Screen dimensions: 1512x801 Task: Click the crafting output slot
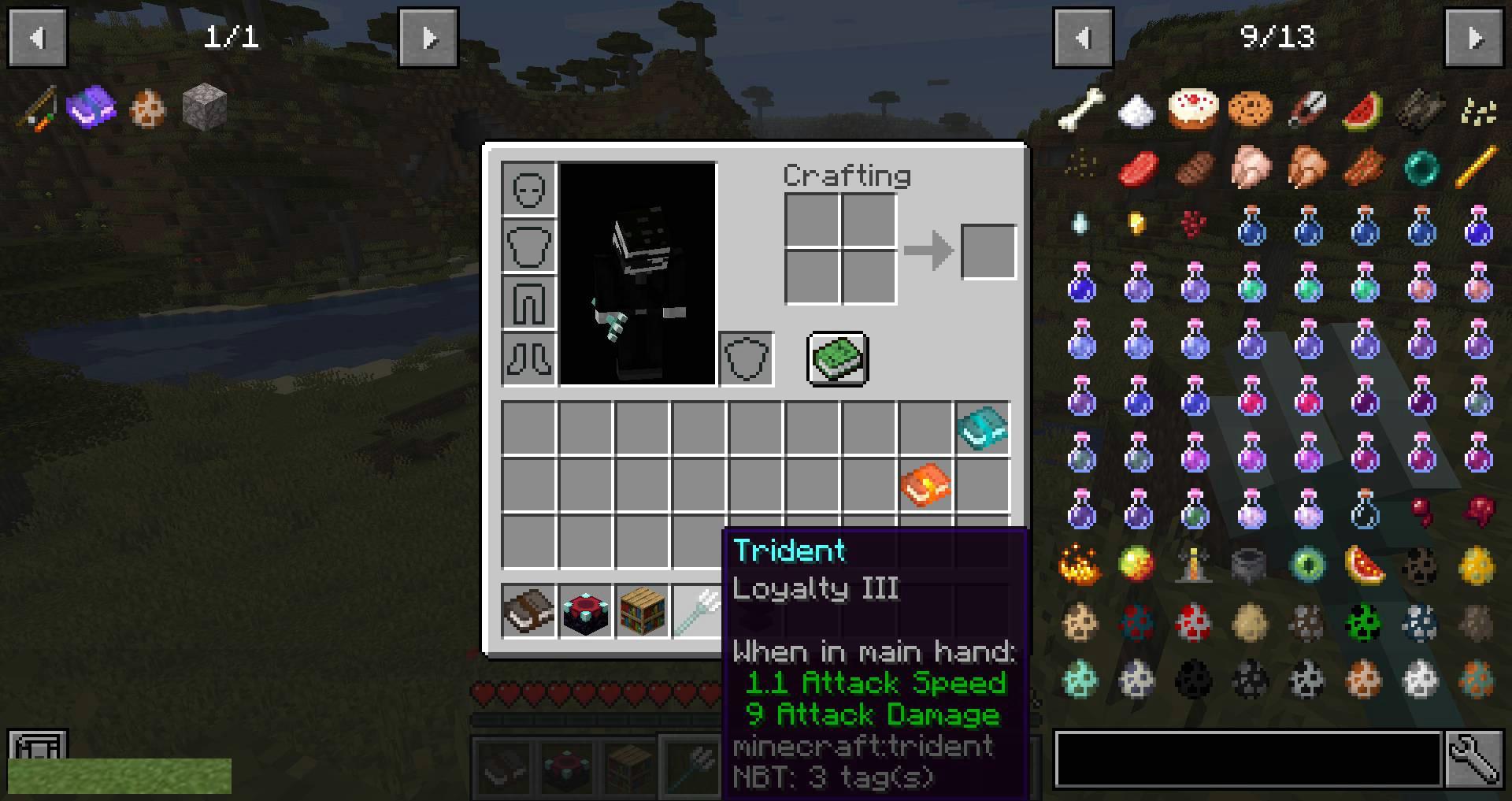coord(988,252)
